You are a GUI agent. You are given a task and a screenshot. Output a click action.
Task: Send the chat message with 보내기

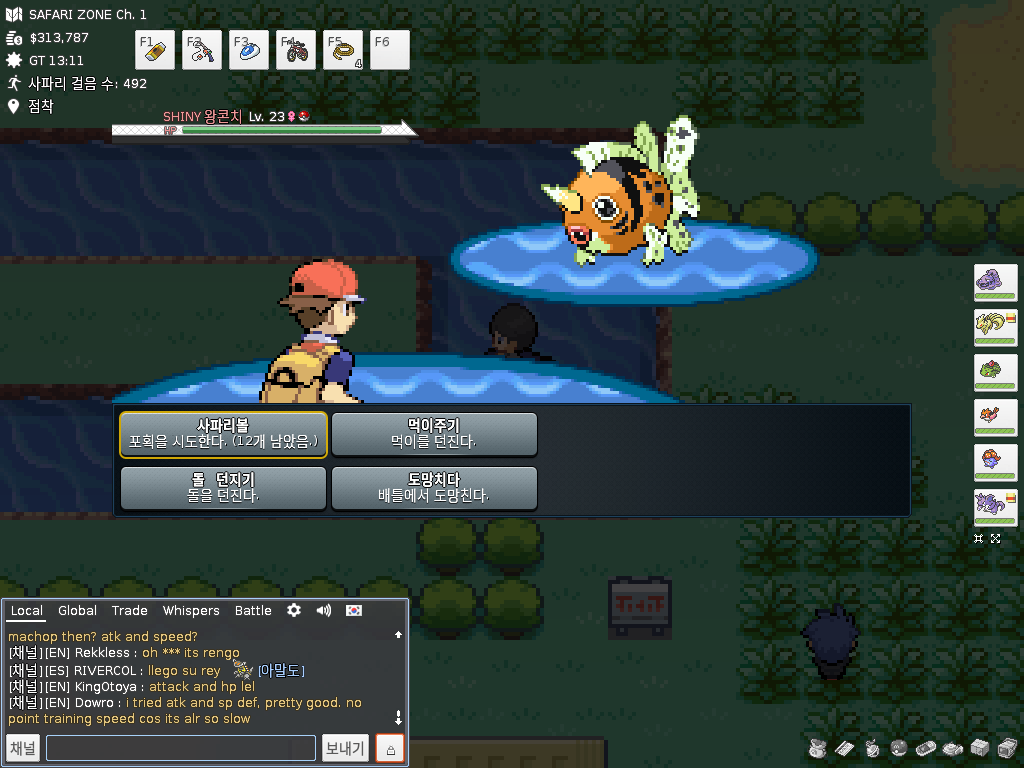click(345, 748)
